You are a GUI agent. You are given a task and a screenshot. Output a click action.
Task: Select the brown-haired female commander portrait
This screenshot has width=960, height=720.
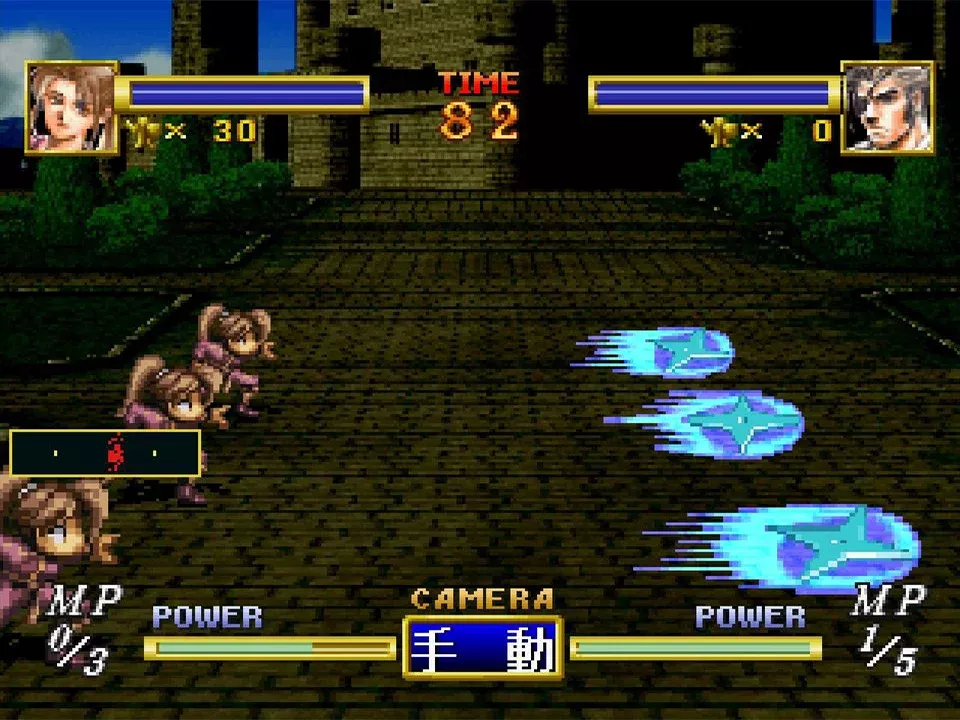pyautogui.click(x=71, y=107)
